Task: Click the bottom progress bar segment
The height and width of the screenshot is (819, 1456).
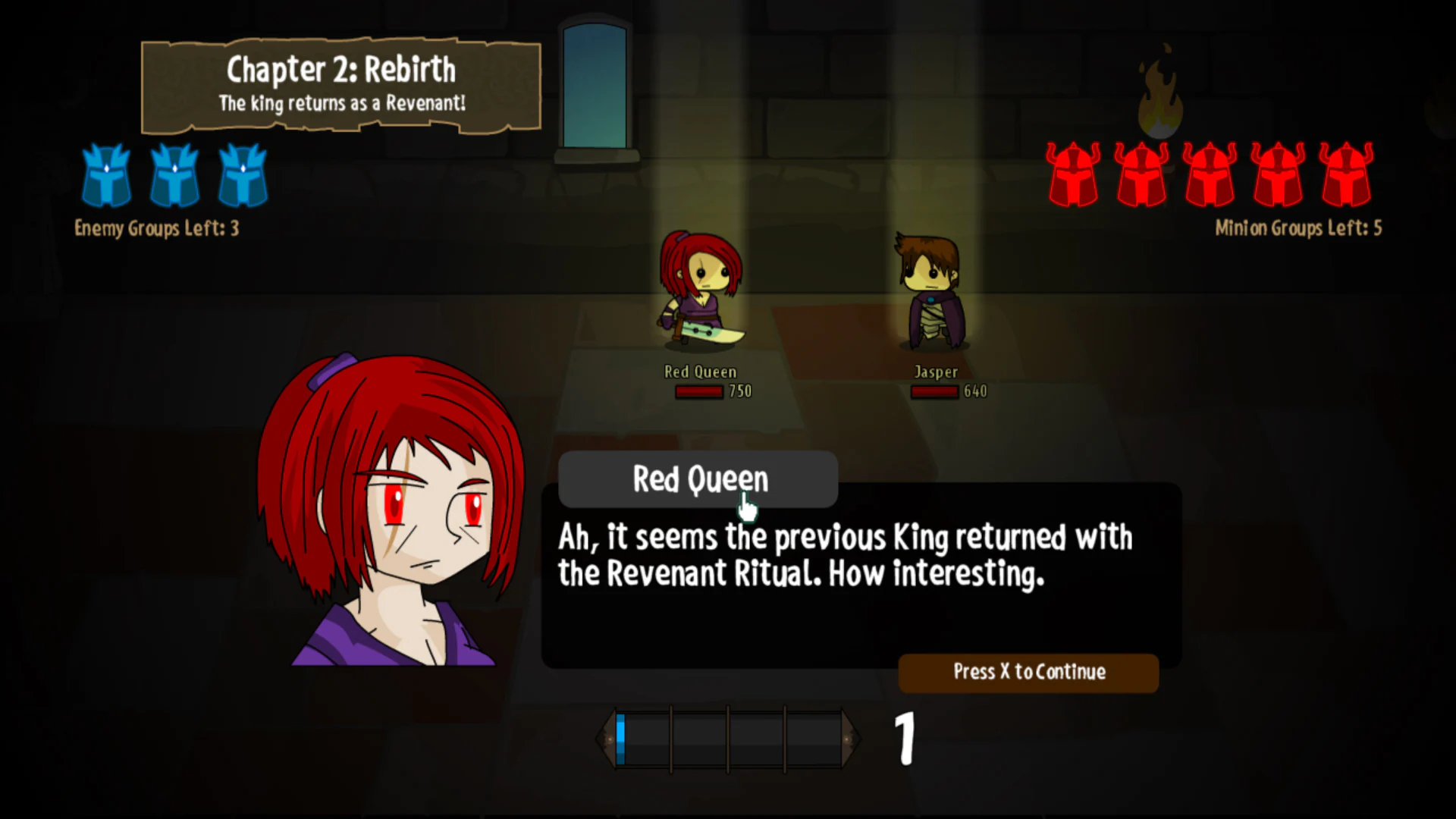Action: (730, 736)
